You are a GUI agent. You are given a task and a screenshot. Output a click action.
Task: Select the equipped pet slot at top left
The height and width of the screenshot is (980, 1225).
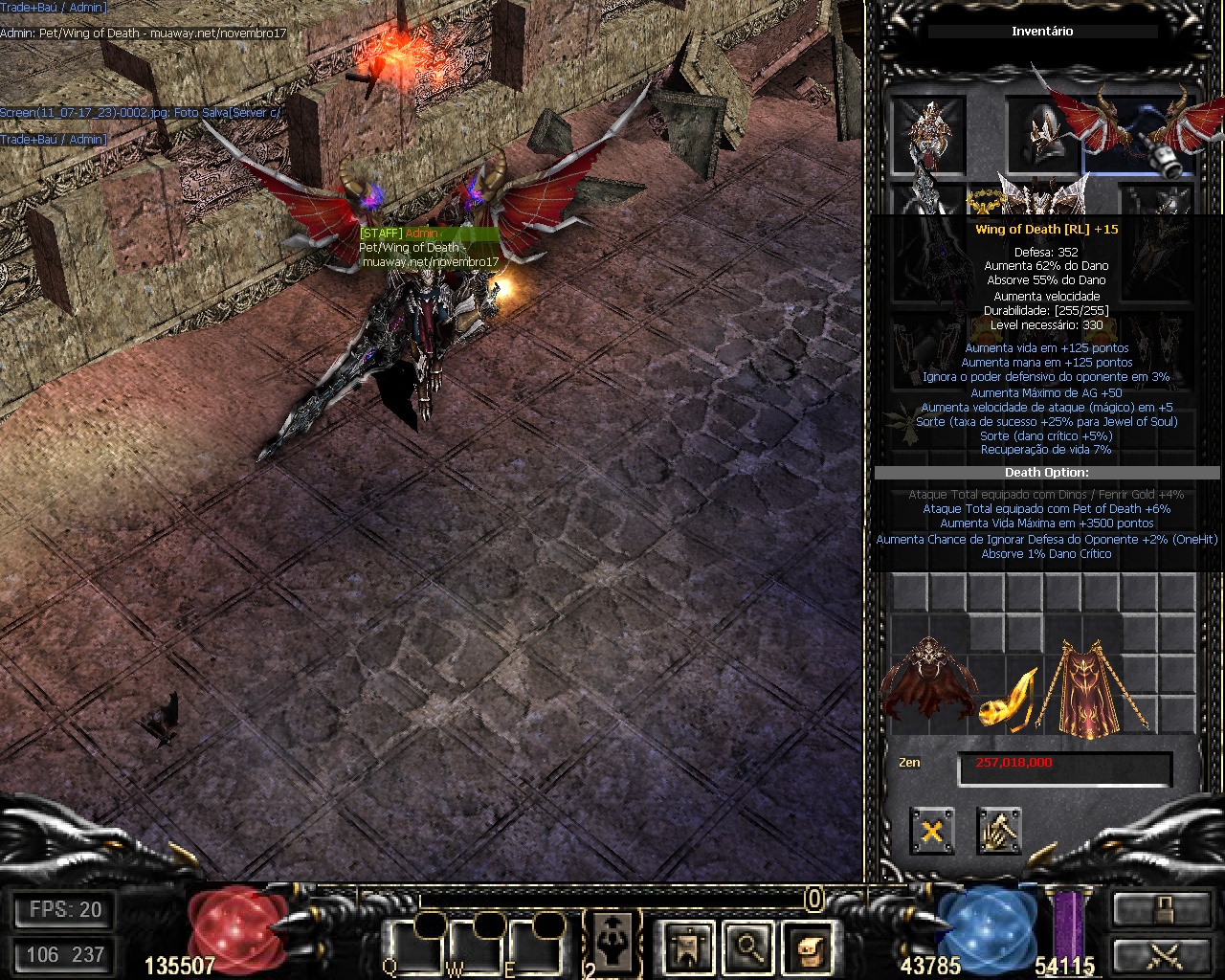pos(927,132)
